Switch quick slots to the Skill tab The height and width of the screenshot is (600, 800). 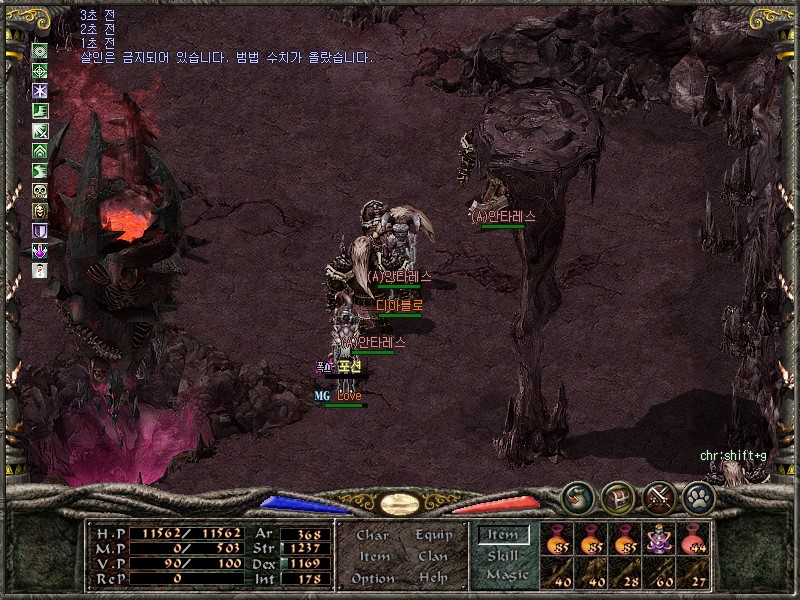(x=502, y=555)
